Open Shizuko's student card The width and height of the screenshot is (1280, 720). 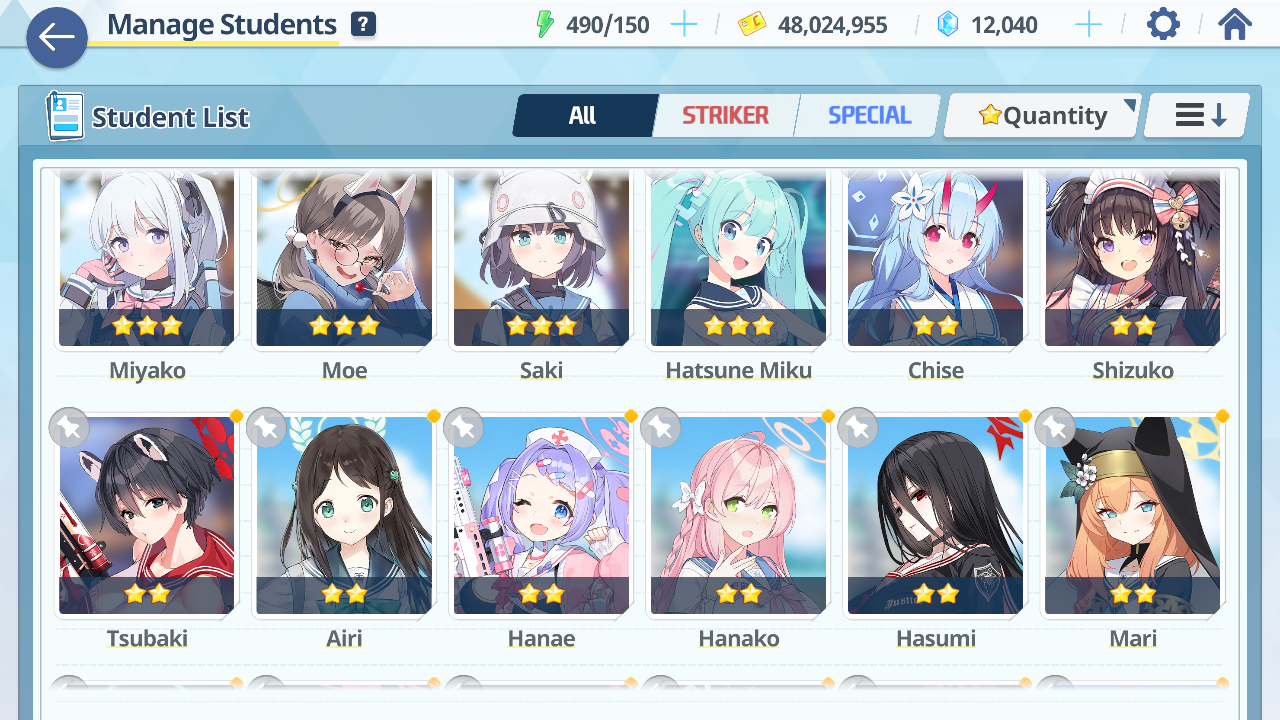(x=1132, y=260)
